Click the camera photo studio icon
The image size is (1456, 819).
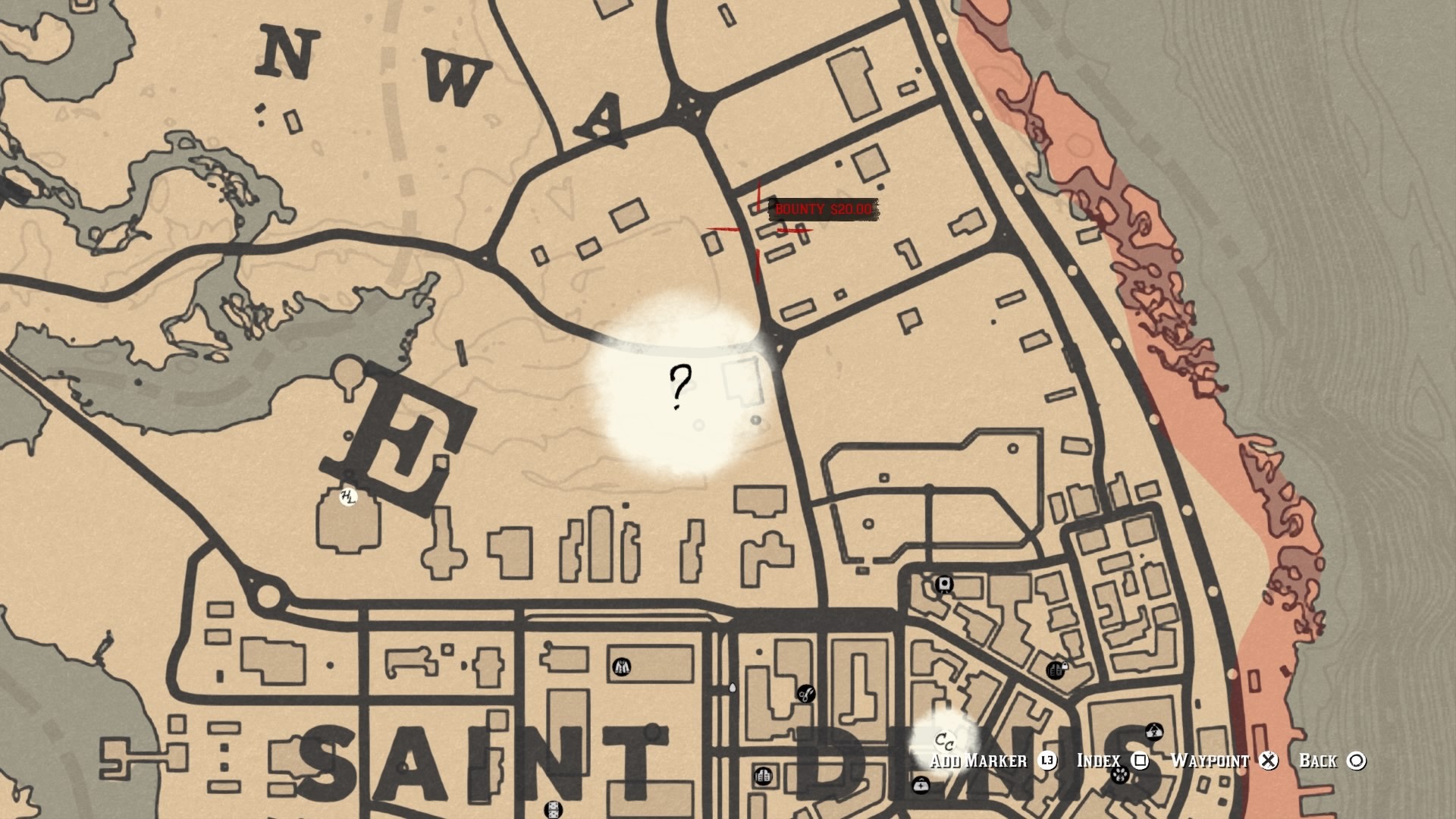(x=944, y=584)
